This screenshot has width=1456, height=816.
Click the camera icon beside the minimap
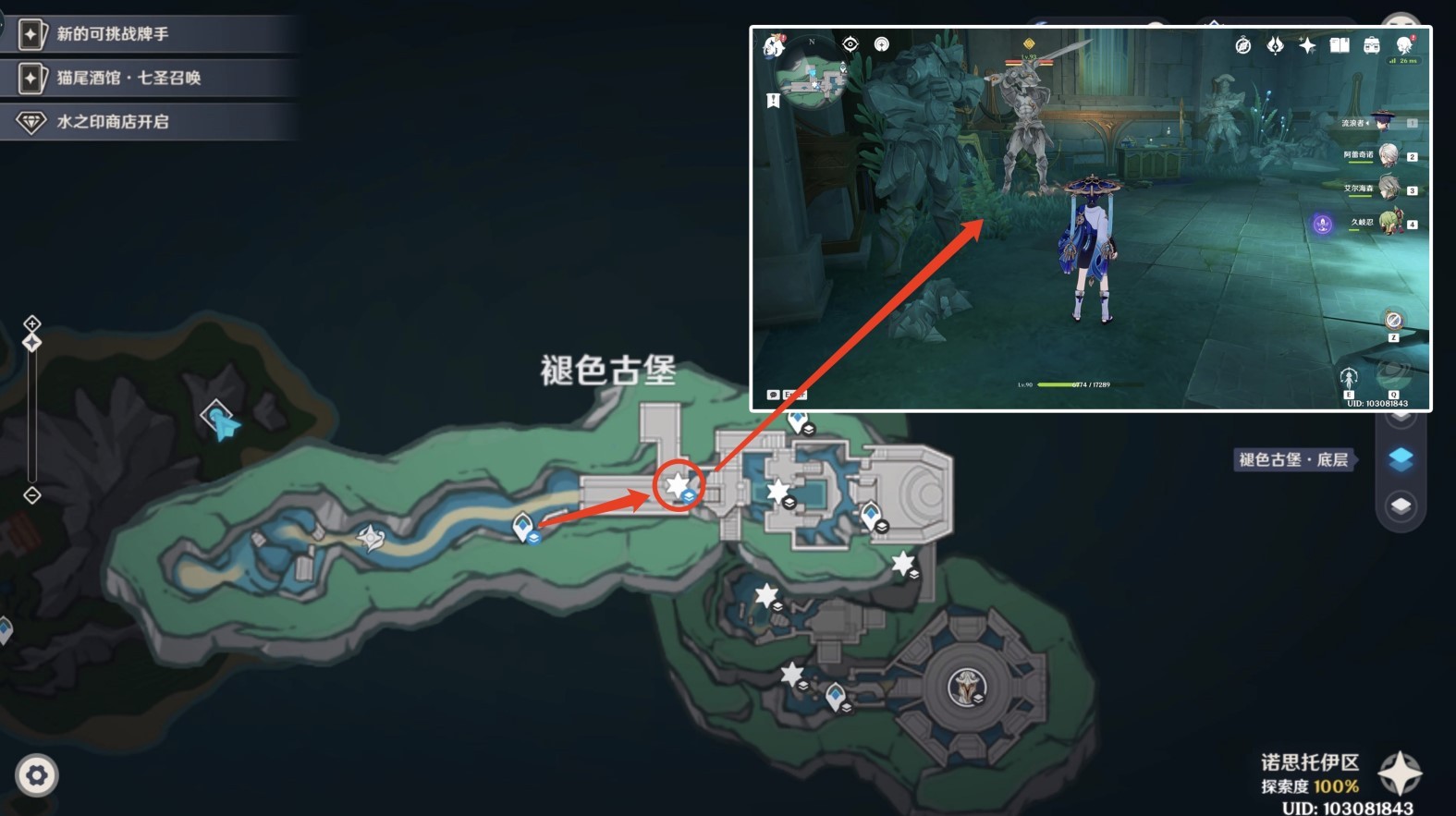pos(881,44)
